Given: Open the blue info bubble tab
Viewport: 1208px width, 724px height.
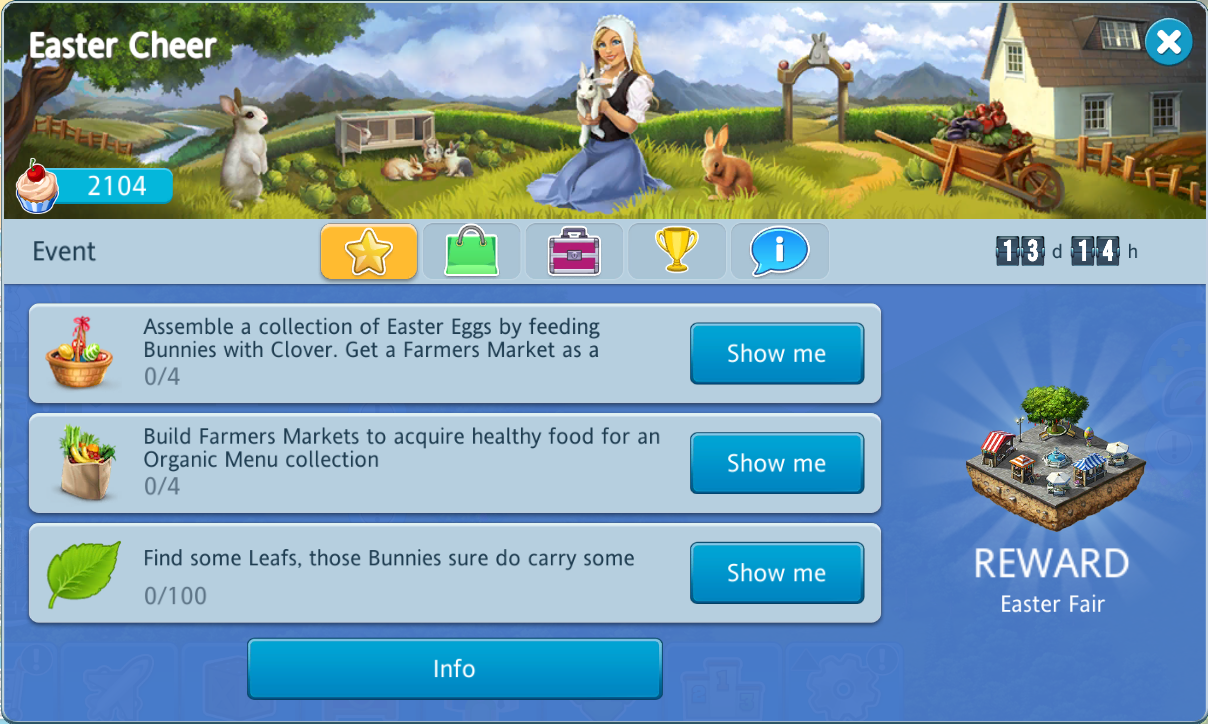Looking at the screenshot, I should click(779, 251).
